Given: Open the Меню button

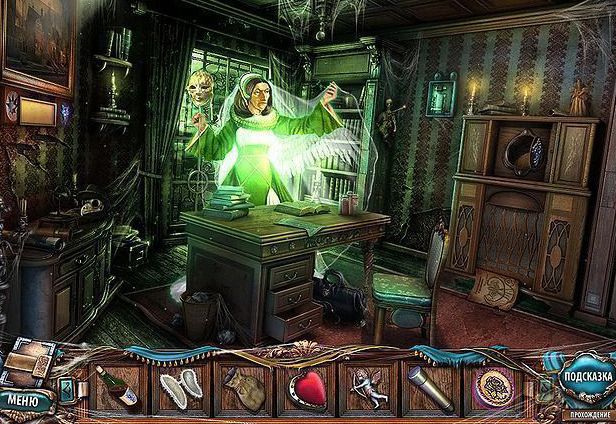Looking at the screenshot, I should point(24,401).
